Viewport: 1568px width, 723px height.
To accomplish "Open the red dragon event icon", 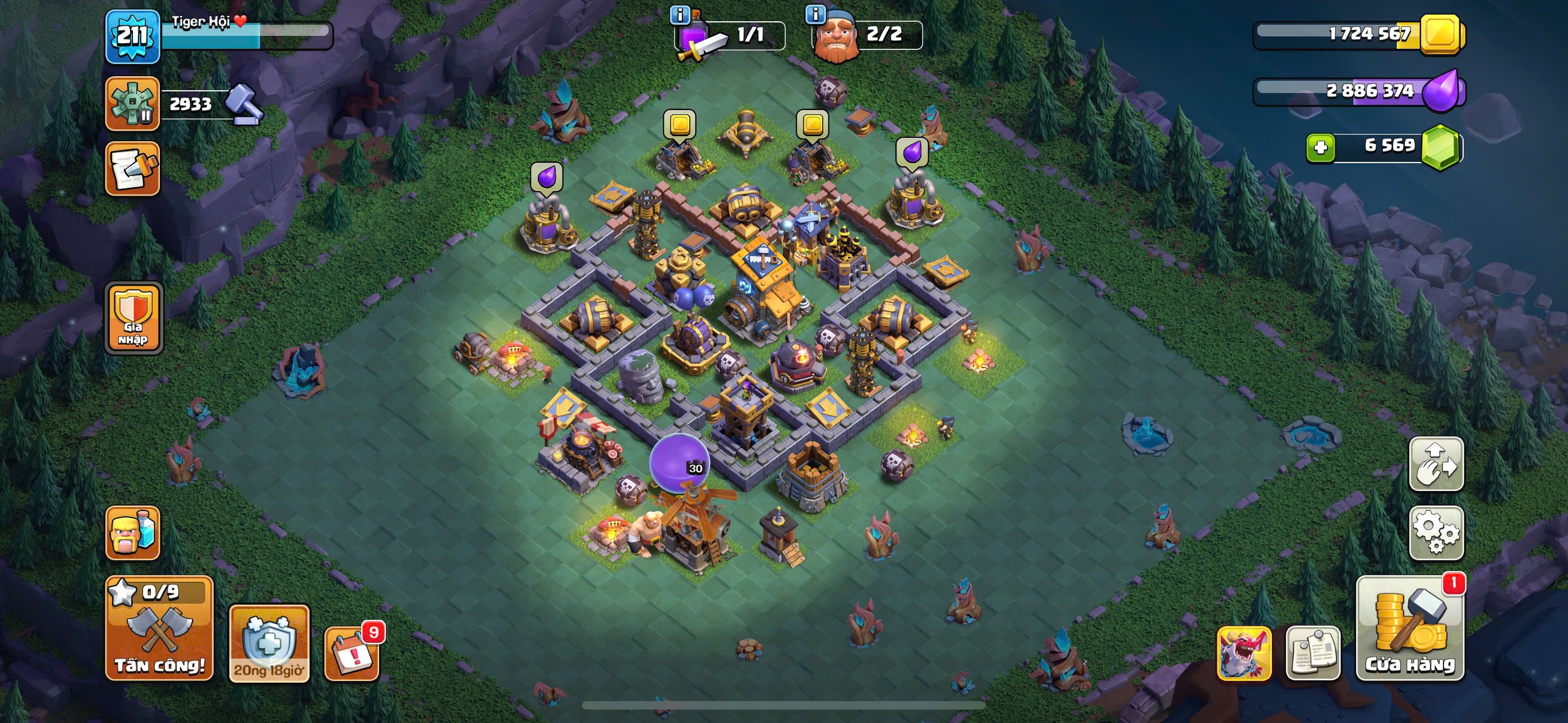I will pyautogui.click(x=1243, y=652).
